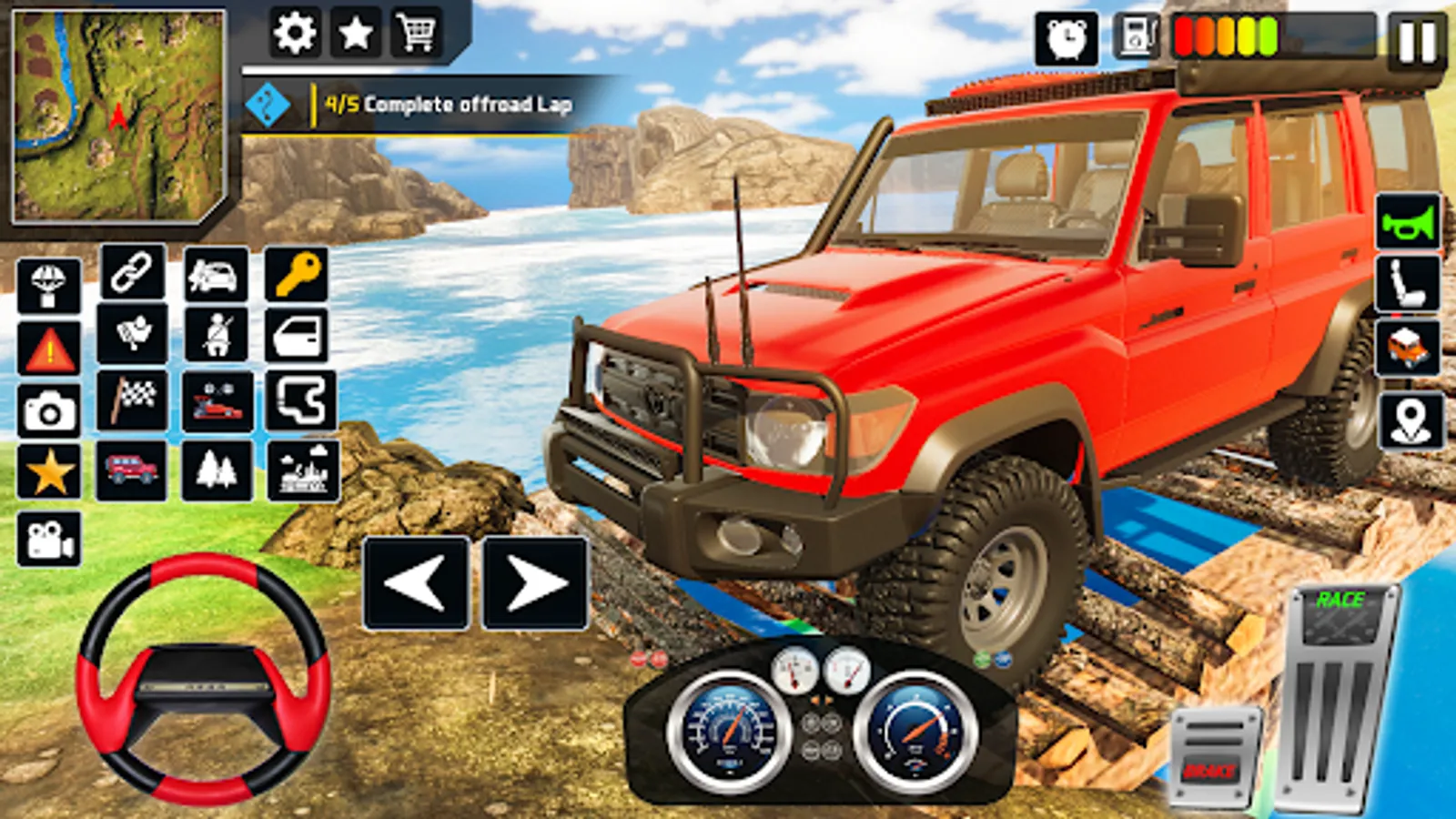Steer left with the left arrow
The height and width of the screenshot is (819, 1456).
pos(417,583)
